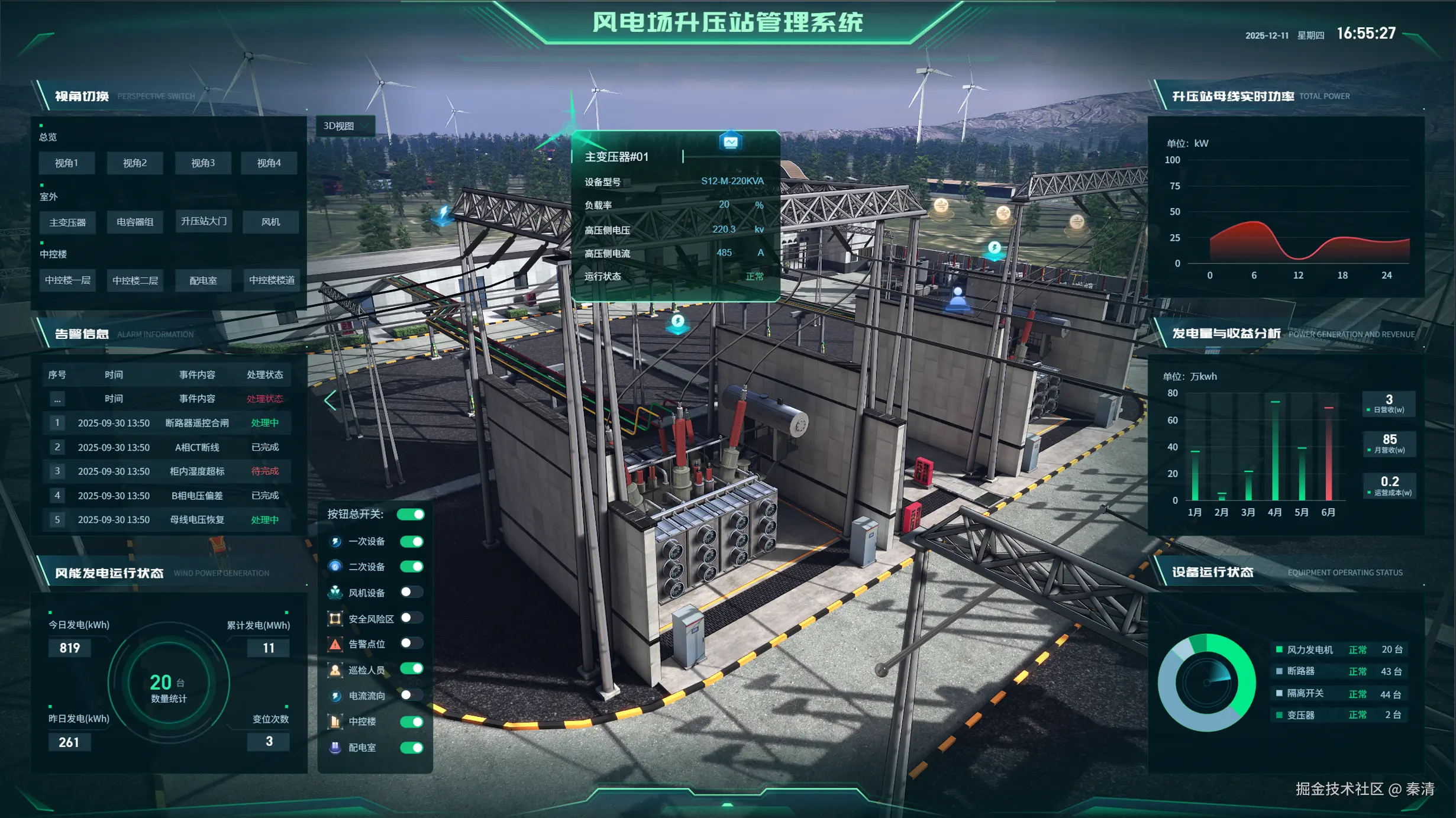
Task: Open the monitor icon above 主变压器#01 card
Action: click(x=731, y=141)
